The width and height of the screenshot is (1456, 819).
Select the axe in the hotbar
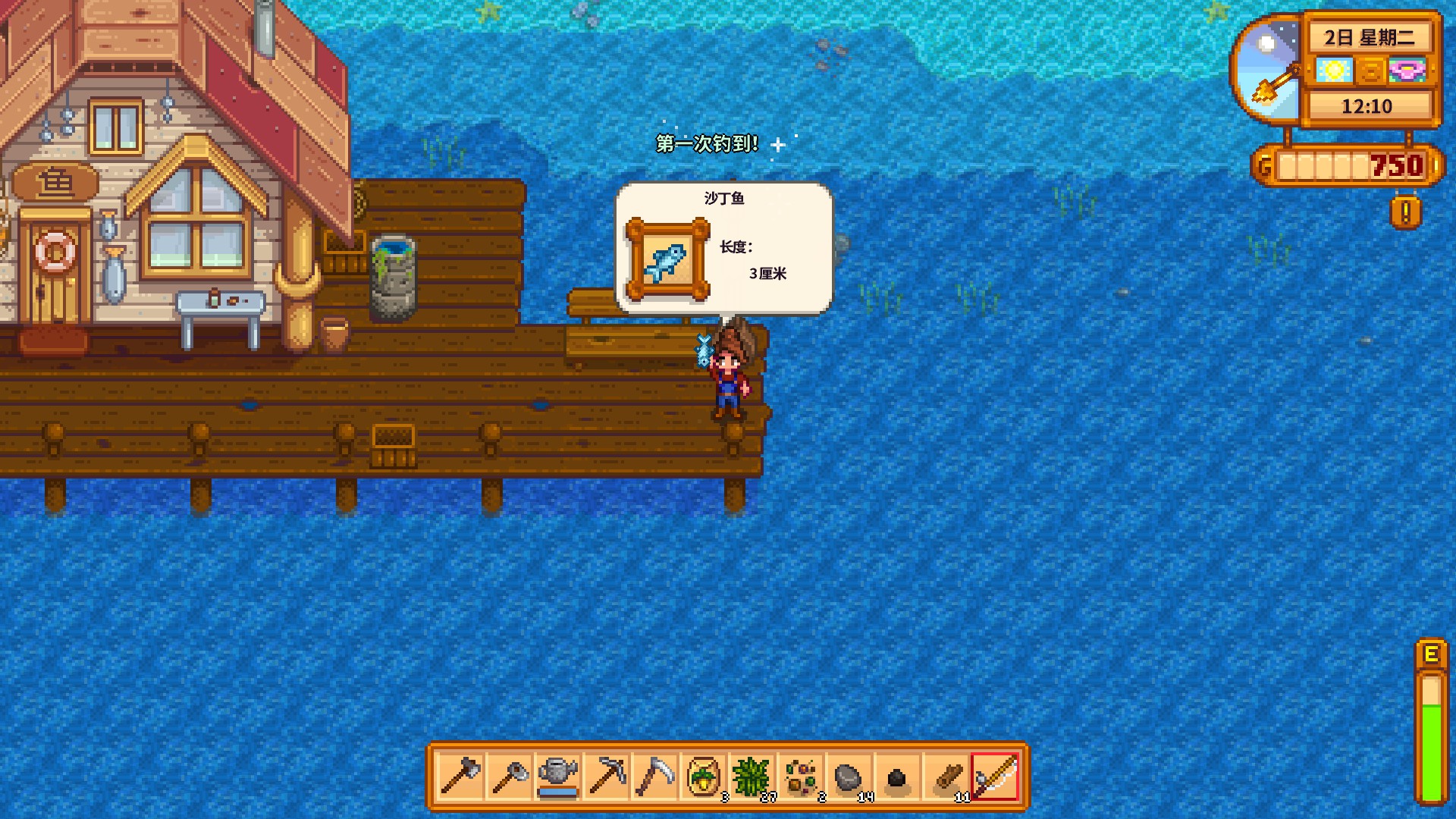coord(460,777)
